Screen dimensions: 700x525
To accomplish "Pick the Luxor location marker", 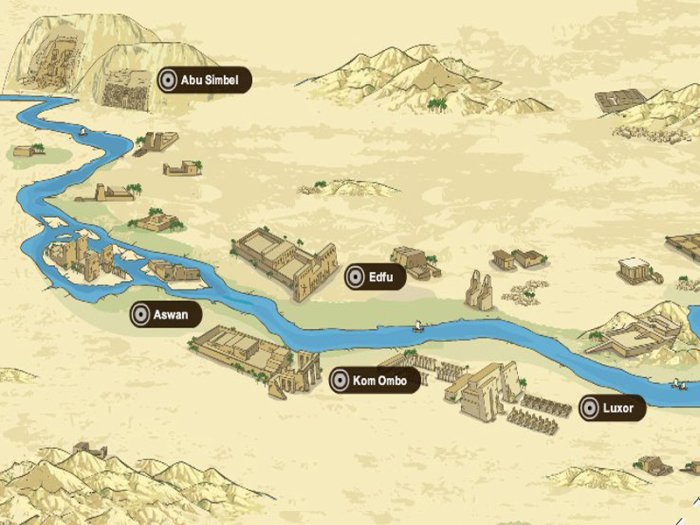I will pos(611,408).
